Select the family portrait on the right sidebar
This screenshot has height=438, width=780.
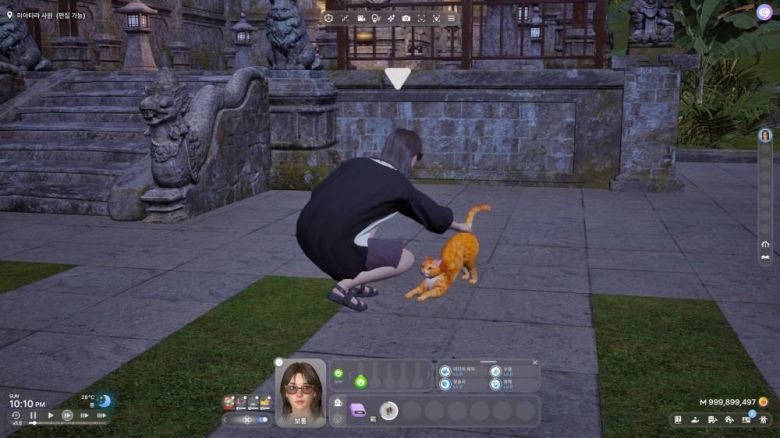coord(765,136)
